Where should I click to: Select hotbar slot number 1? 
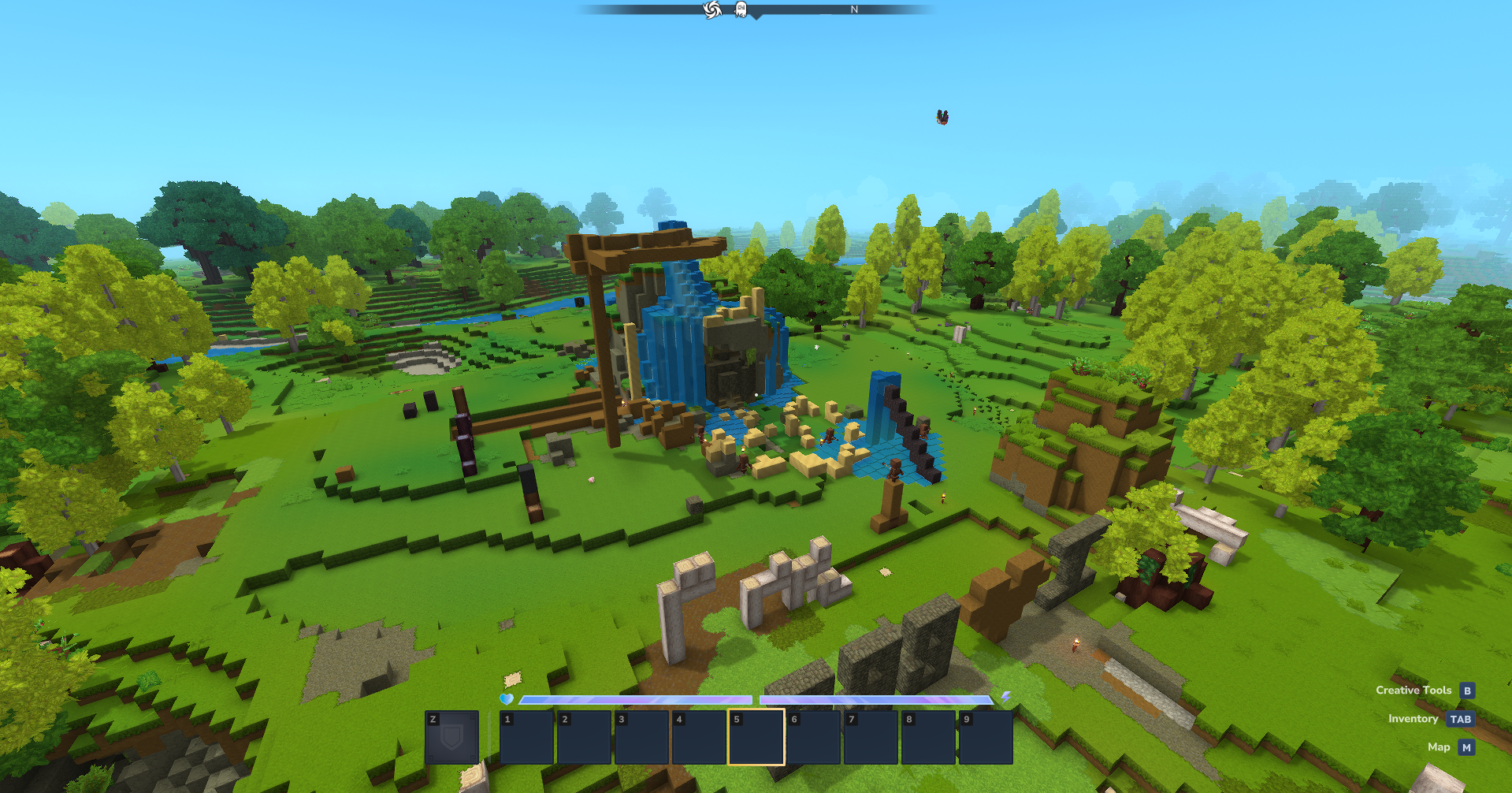tap(526, 737)
